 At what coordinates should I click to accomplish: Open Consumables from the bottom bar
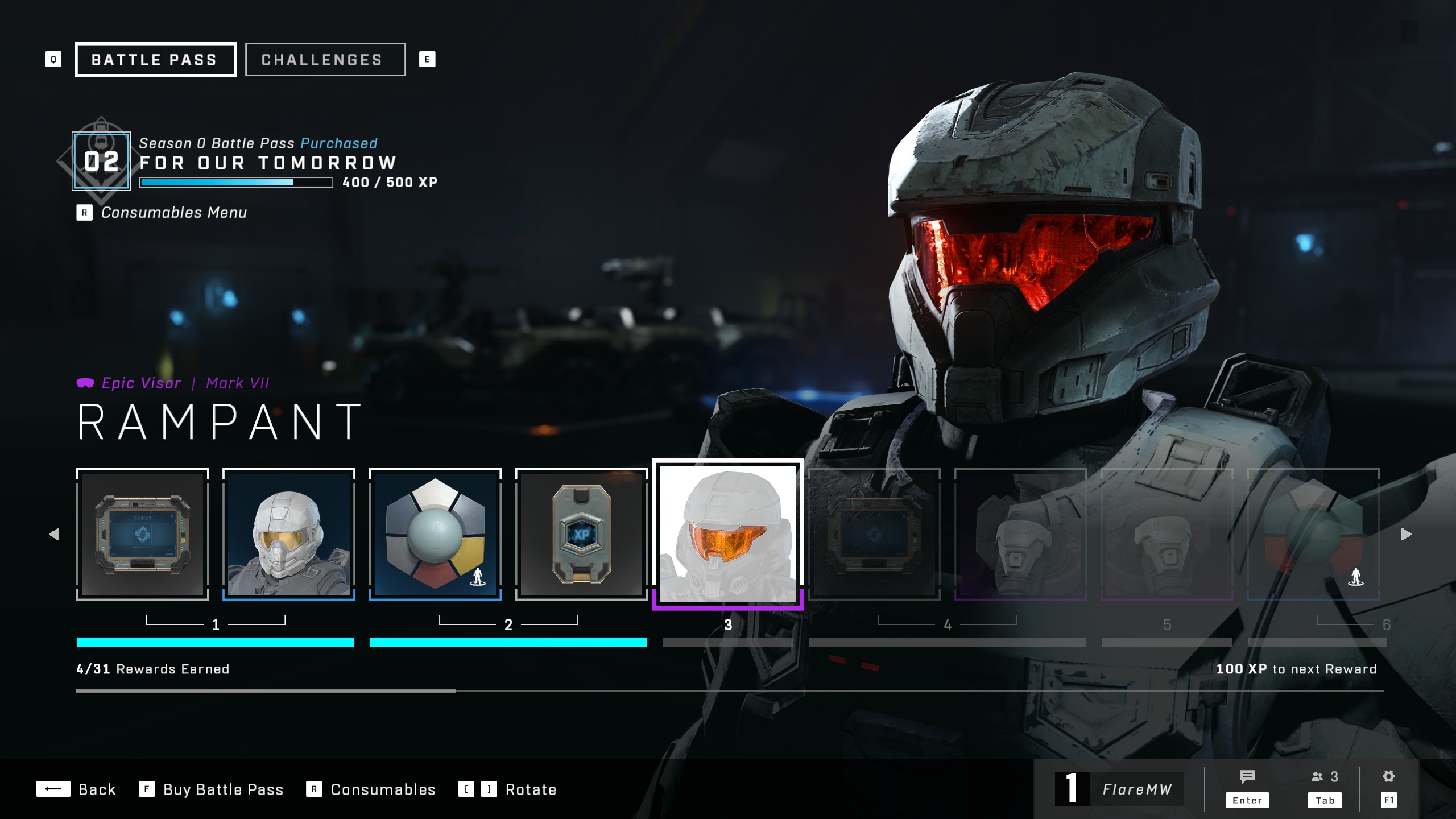pyautogui.click(x=371, y=789)
